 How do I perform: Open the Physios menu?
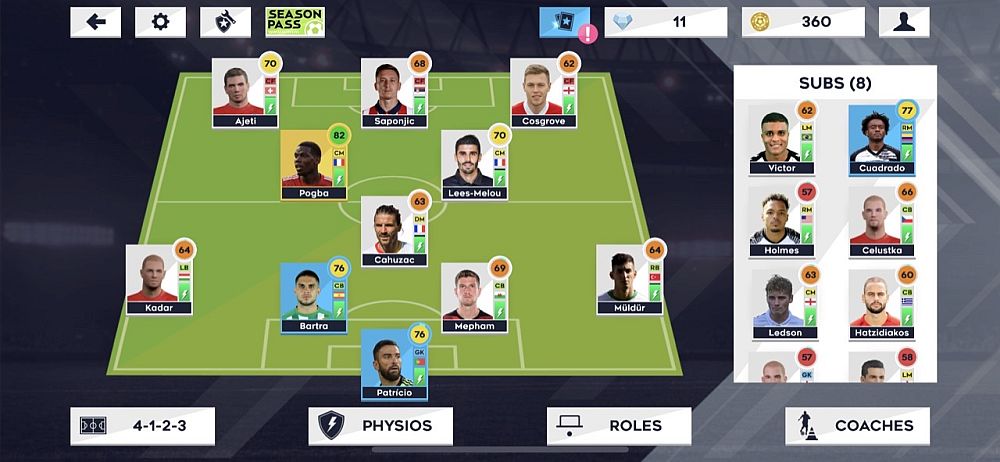[380, 426]
